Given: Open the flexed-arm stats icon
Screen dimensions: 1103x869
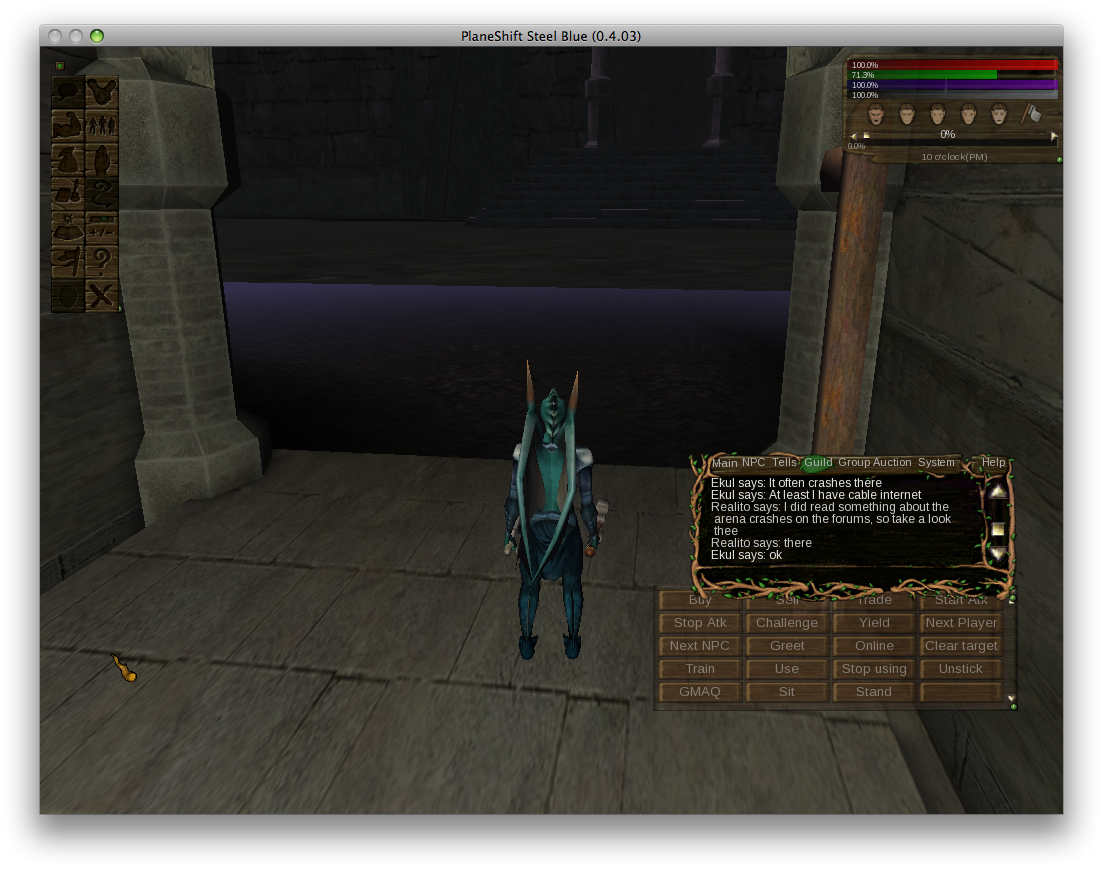Looking at the screenshot, I should (68, 126).
